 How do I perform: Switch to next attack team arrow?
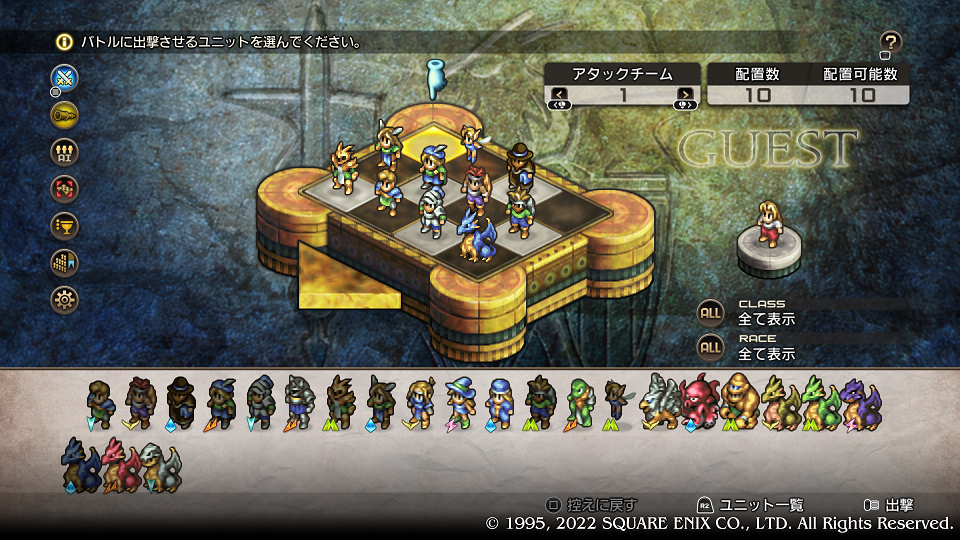click(685, 96)
